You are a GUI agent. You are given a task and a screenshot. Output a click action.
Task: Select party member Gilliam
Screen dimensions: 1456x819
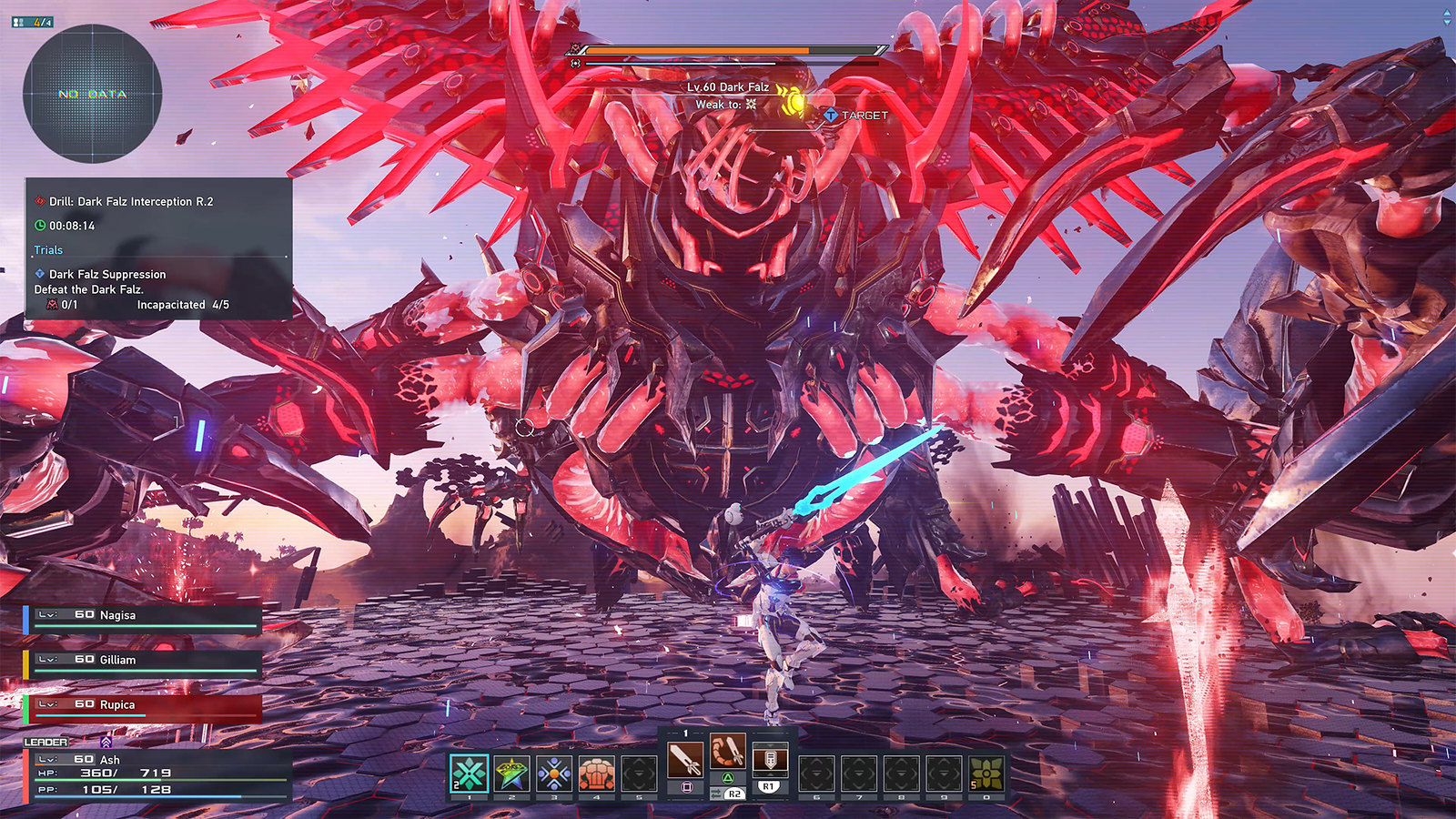coord(143,662)
